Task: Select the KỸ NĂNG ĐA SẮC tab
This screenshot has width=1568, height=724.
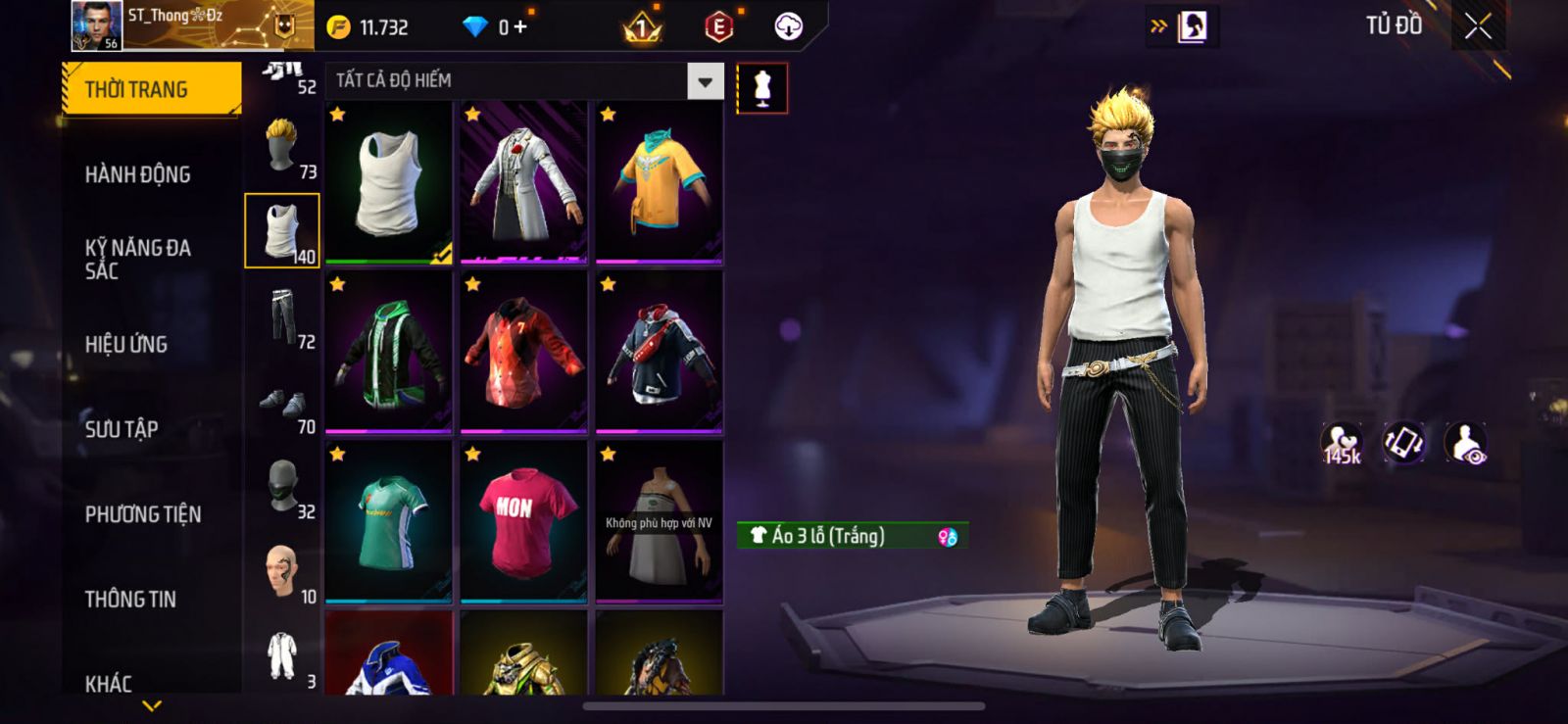Action: click(138, 259)
